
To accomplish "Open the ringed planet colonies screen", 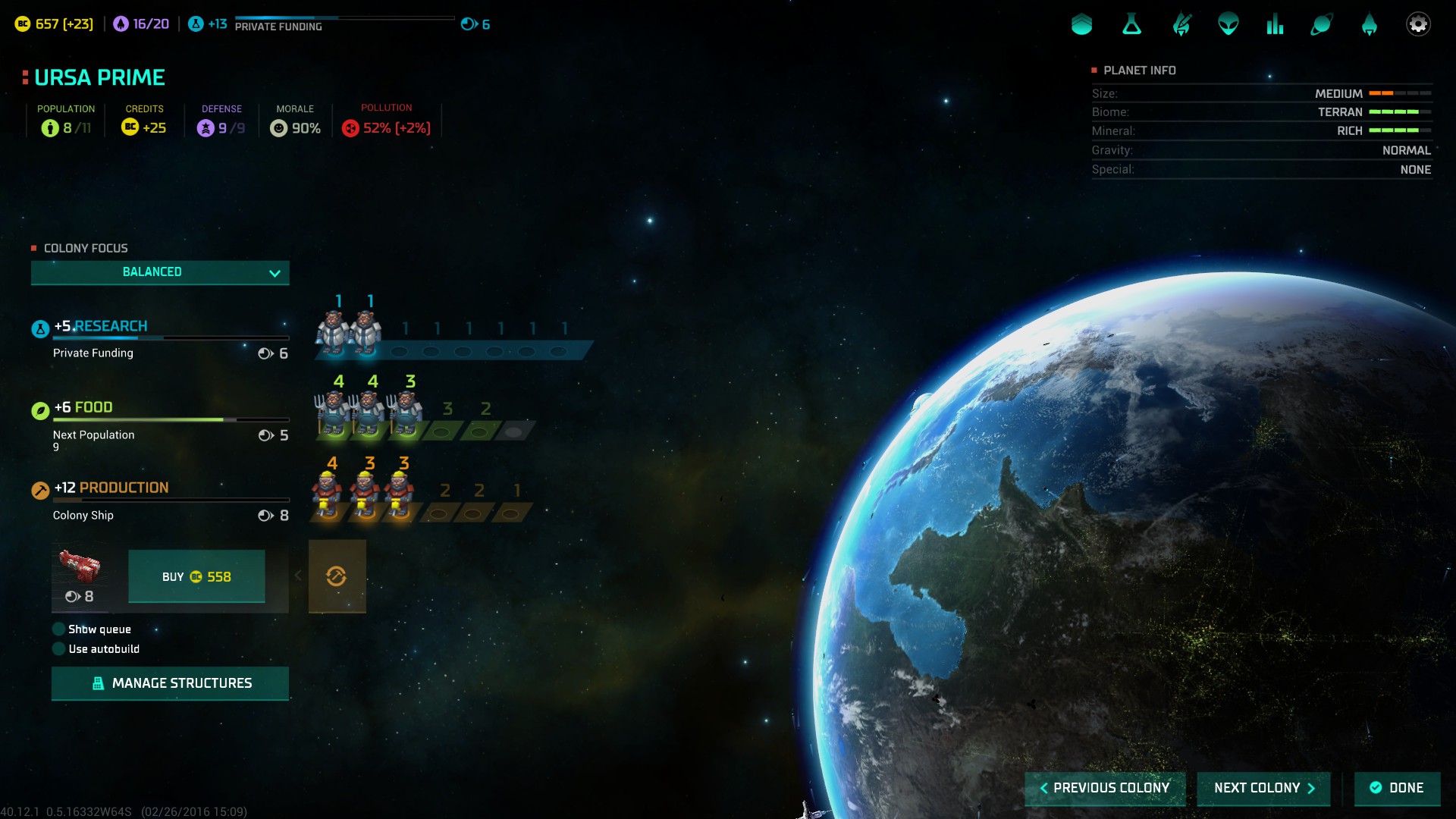I will pyautogui.click(x=1321, y=24).
